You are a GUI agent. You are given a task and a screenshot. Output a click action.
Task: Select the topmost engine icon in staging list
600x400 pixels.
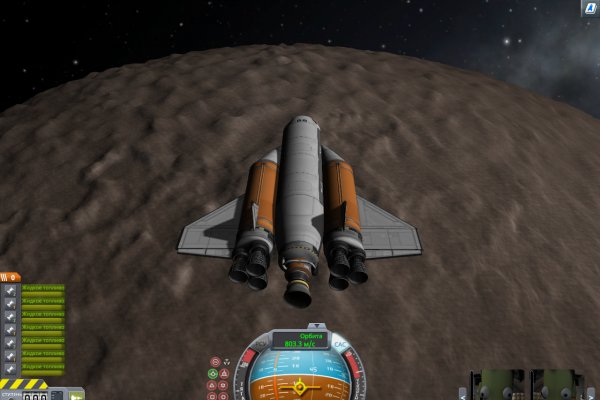click(x=10, y=290)
